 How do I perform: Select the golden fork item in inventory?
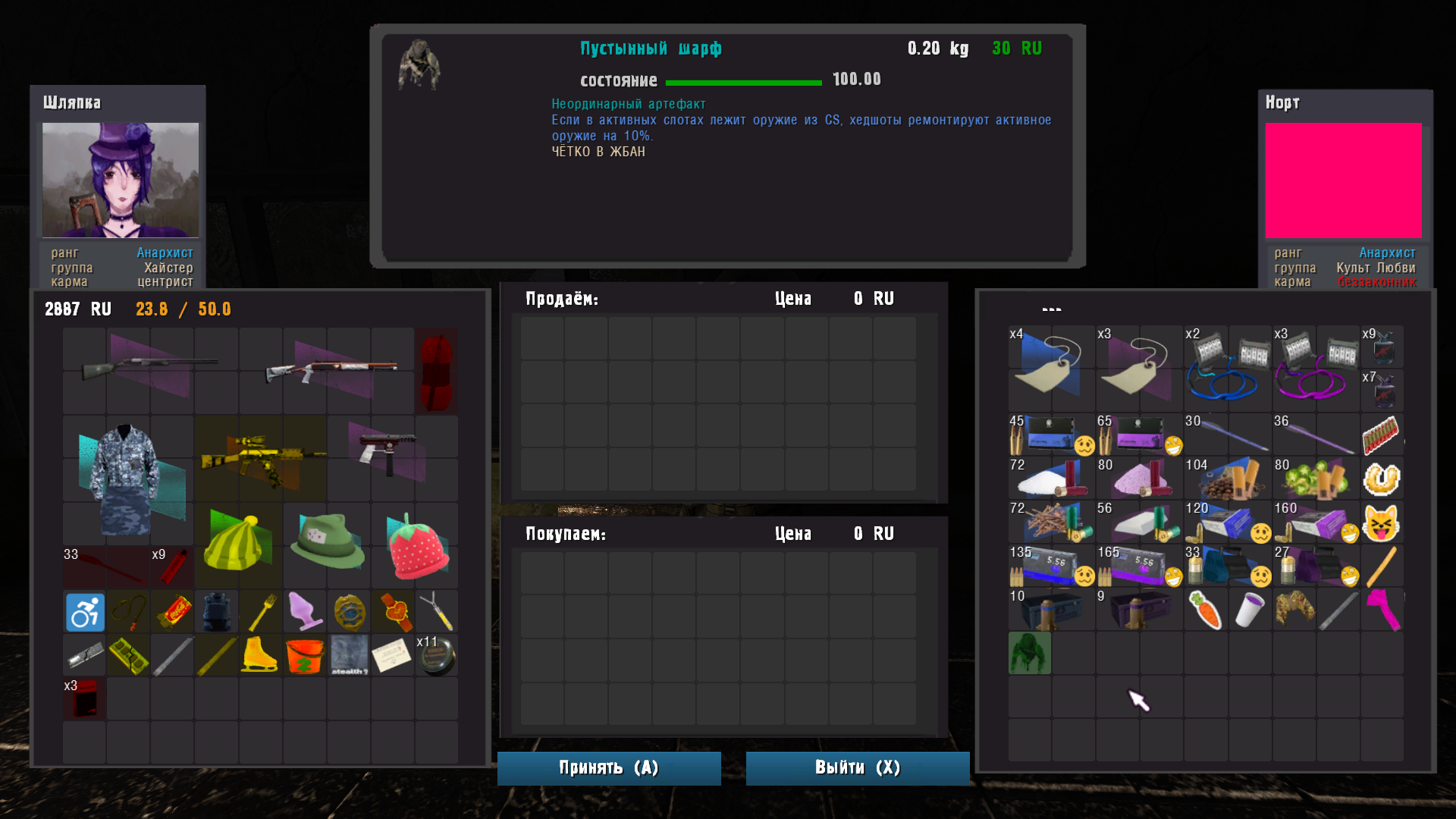[260, 612]
